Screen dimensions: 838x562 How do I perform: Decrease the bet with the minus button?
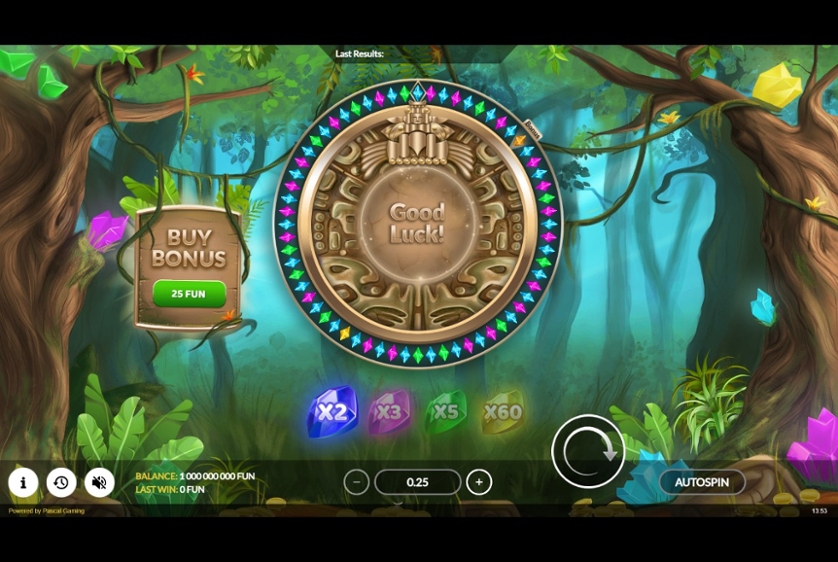(x=357, y=482)
